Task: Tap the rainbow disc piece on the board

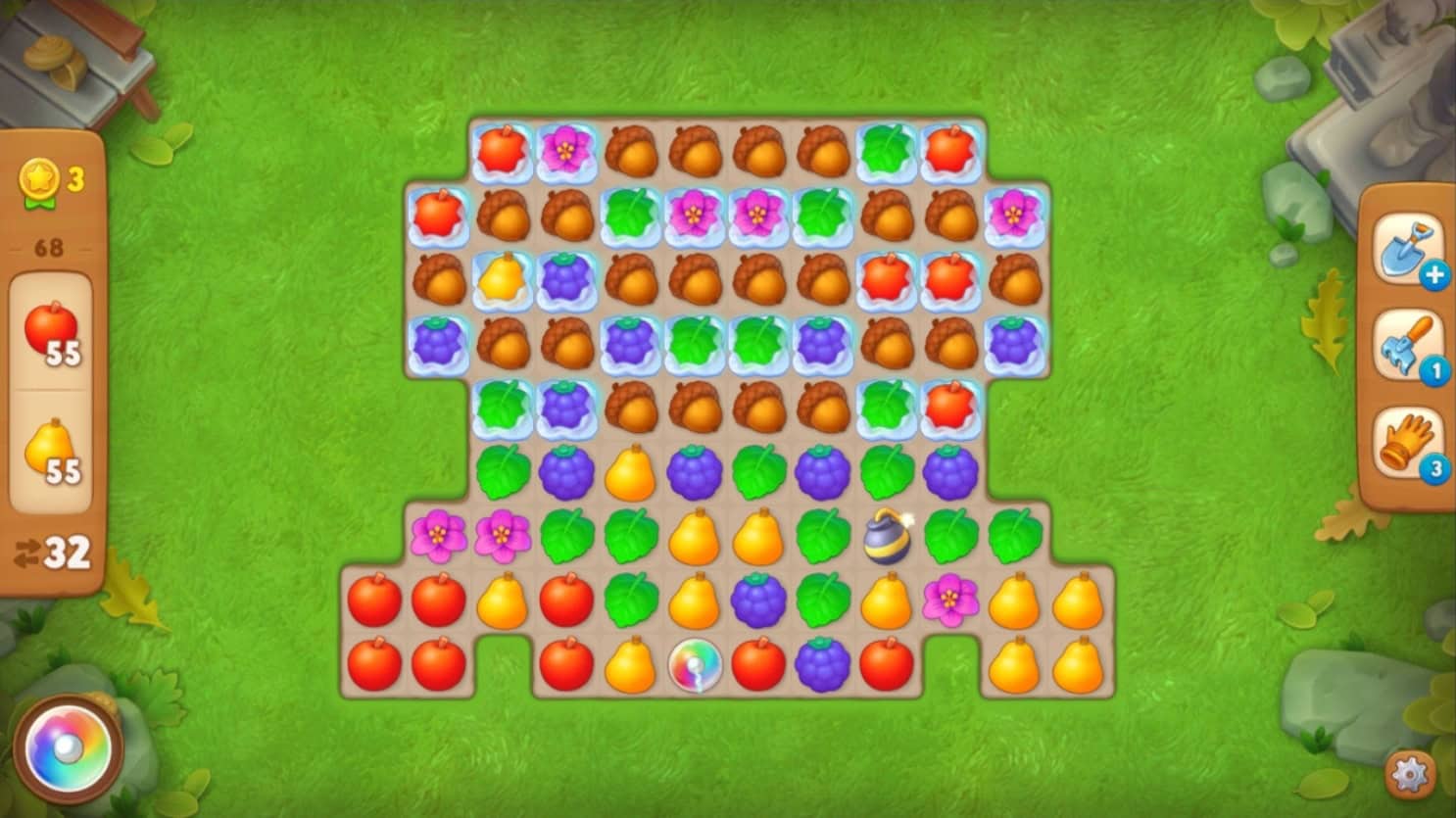Action: click(x=695, y=664)
